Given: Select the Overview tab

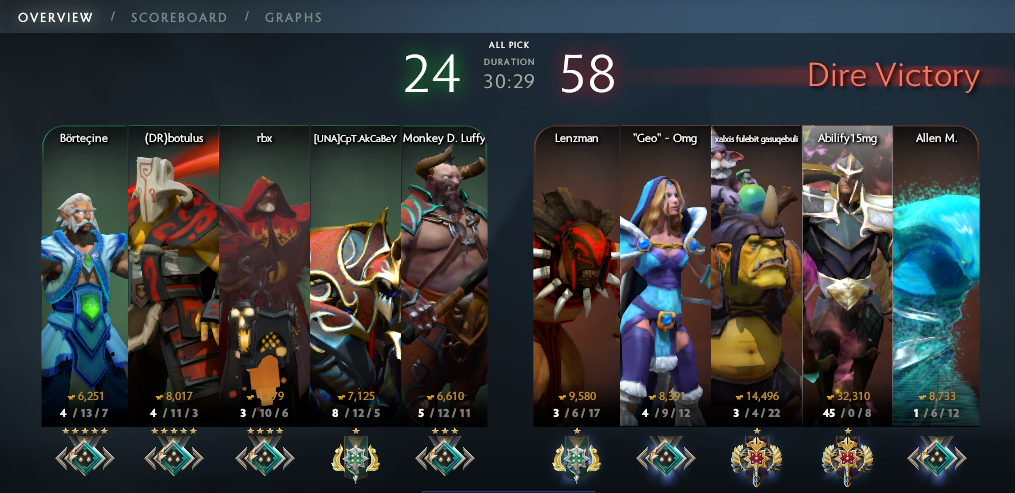Looking at the screenshot, I should (56, 17).
